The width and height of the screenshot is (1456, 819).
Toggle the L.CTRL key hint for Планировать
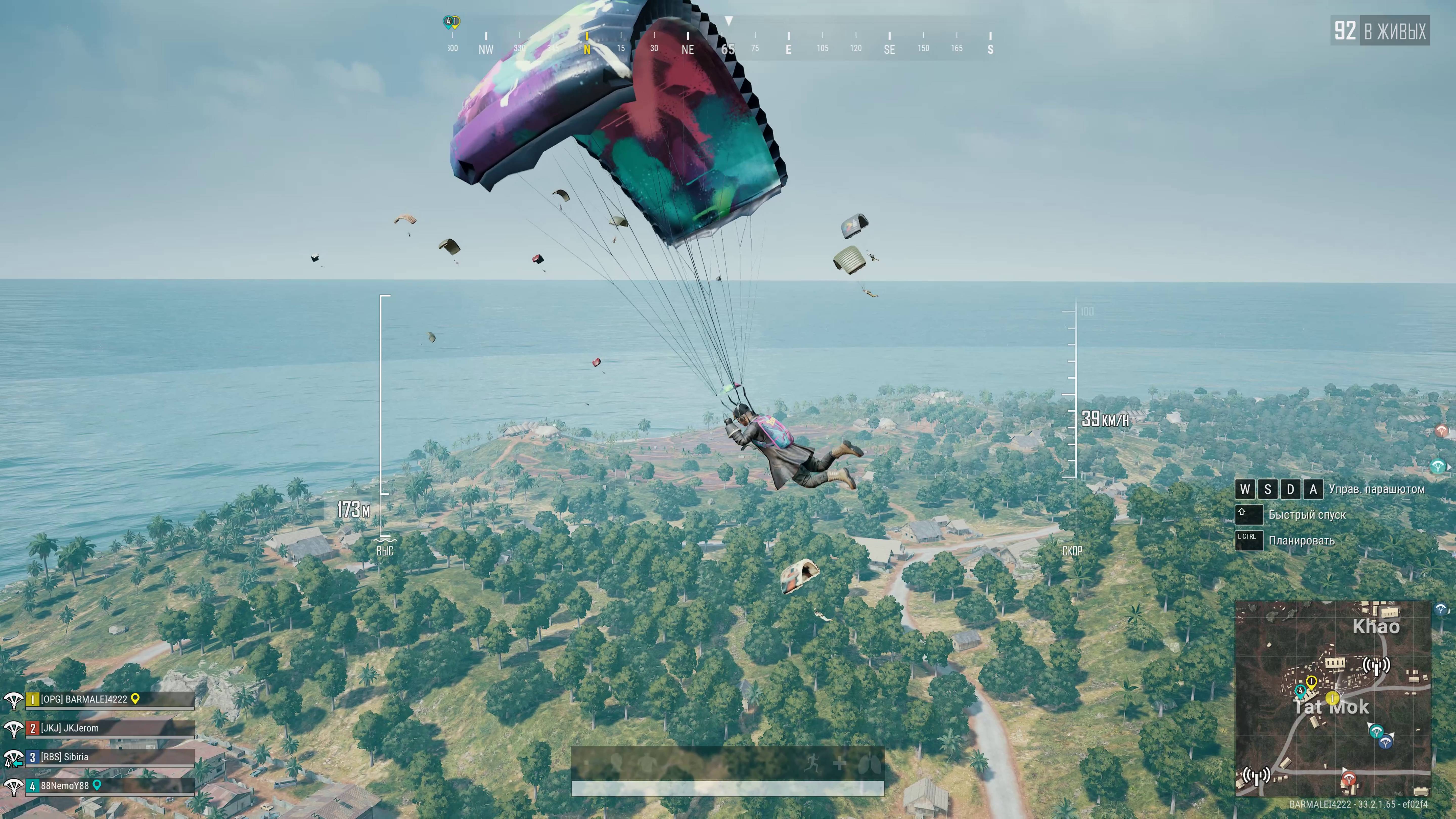(x=1249, y=540)
